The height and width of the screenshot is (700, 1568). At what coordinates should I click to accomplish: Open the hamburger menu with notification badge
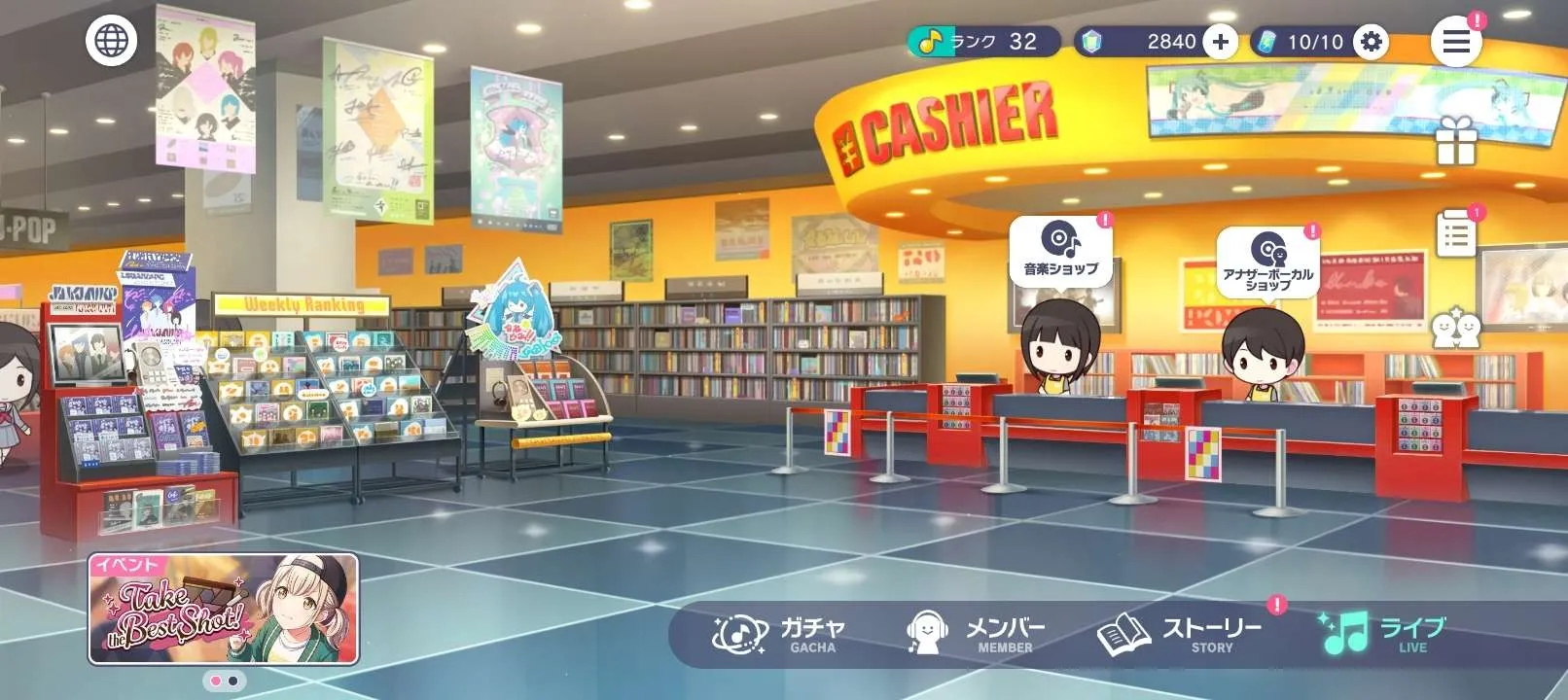pos(1456,42)
